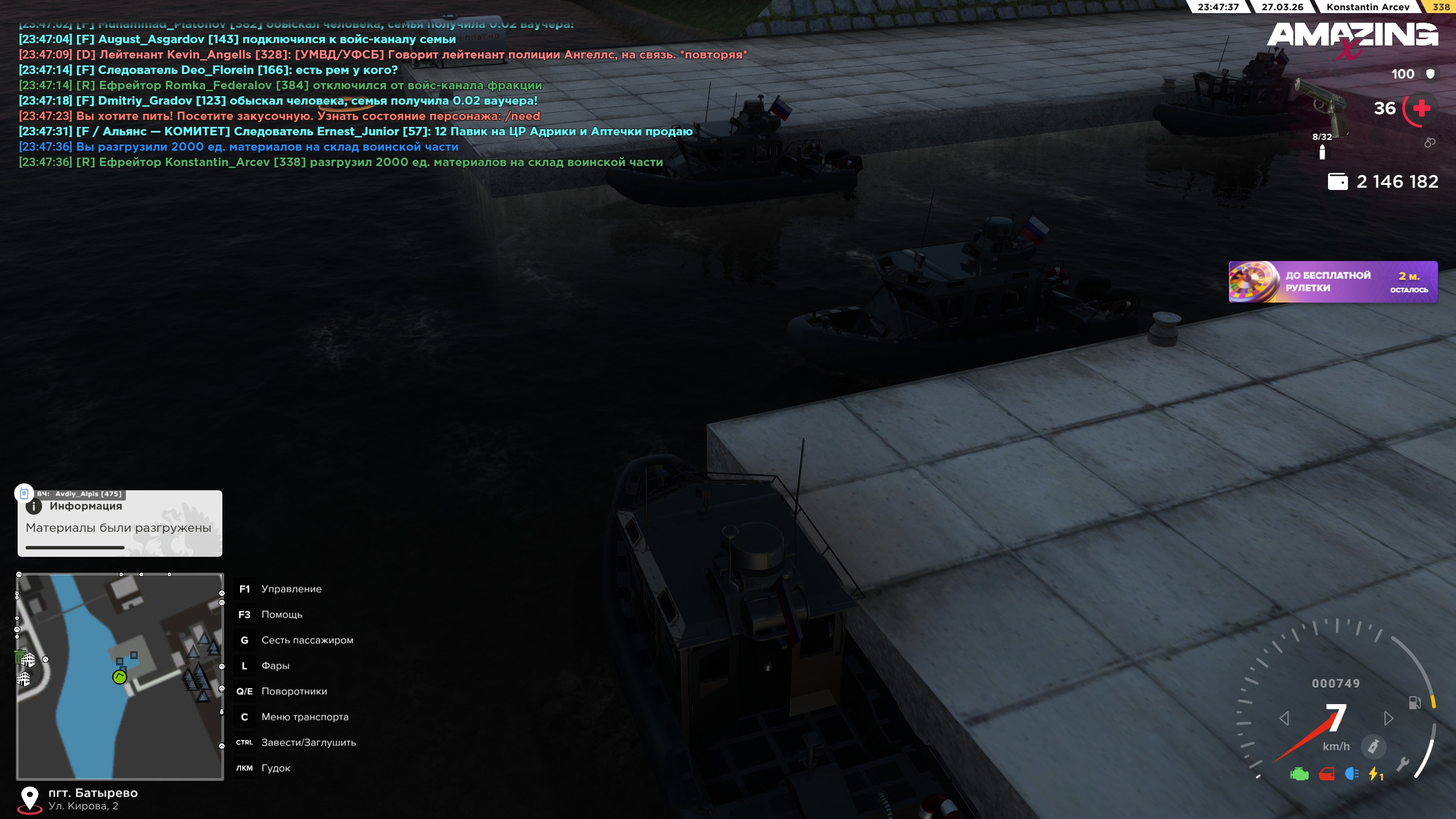Select Ernest_Junior's chat message about Павик
Viewport: 1456px width, 819px height.
355,131
